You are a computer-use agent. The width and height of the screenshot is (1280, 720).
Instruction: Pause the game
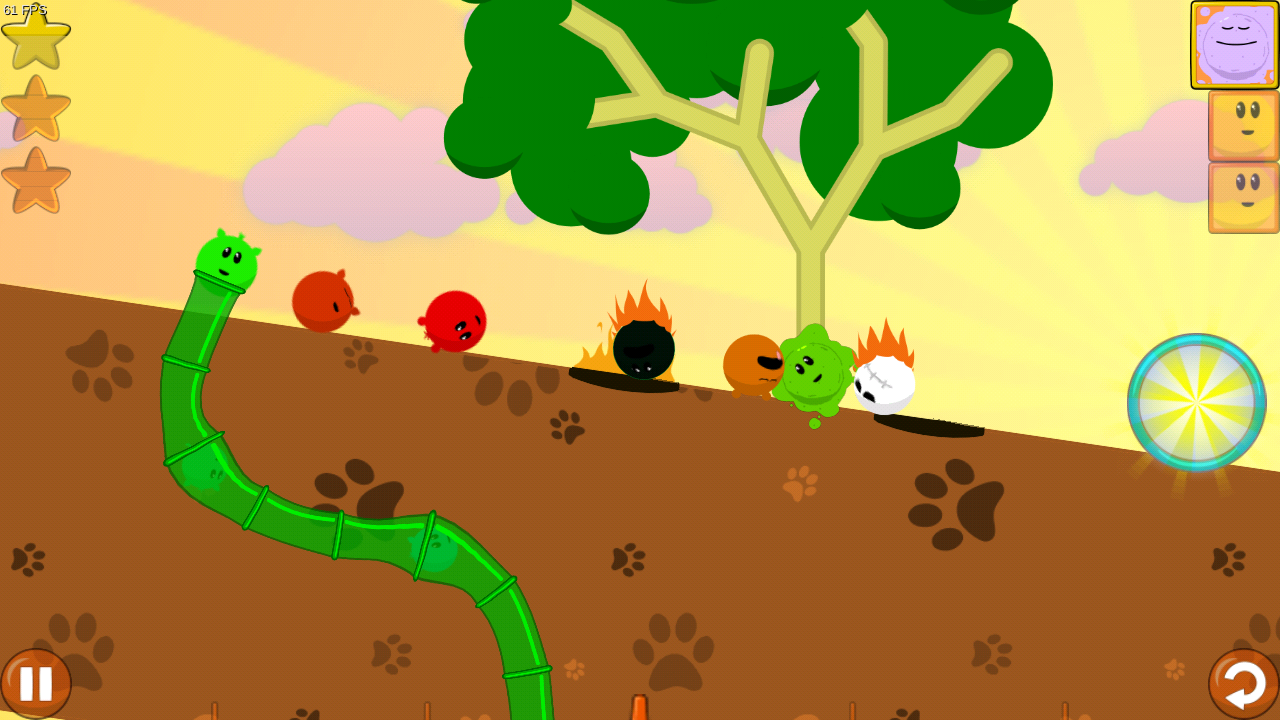point(38,683)
